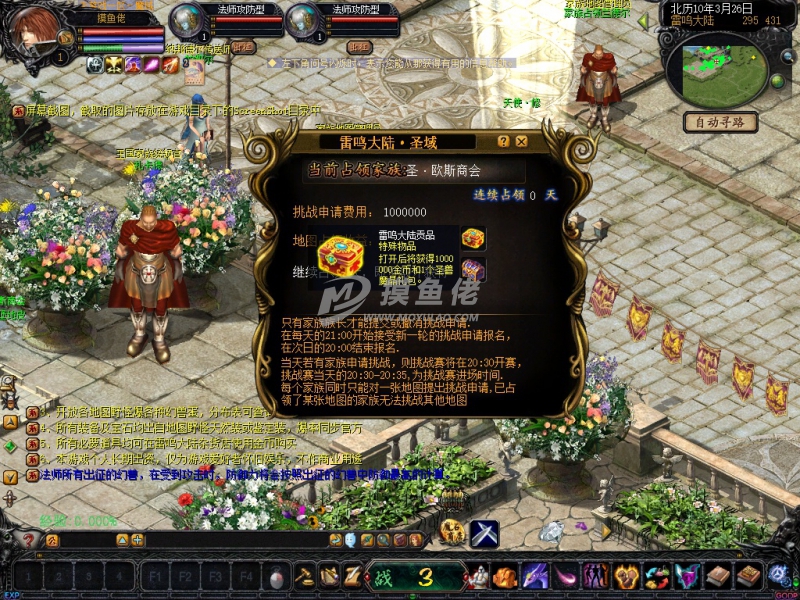Click the skull buff icon under the portrait
The width and height of the screenshot is (800, 600).
[x=93, y=65]
